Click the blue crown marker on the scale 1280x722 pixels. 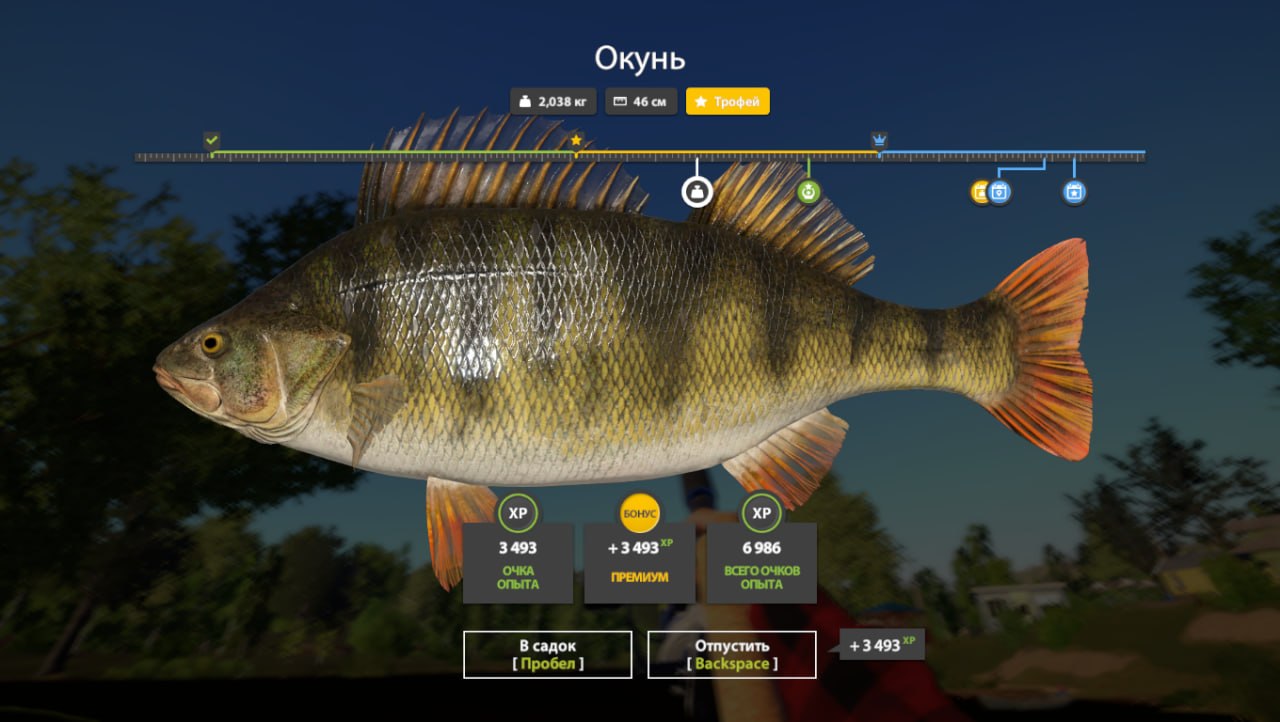pyautogui.click(x=879, y=140)
